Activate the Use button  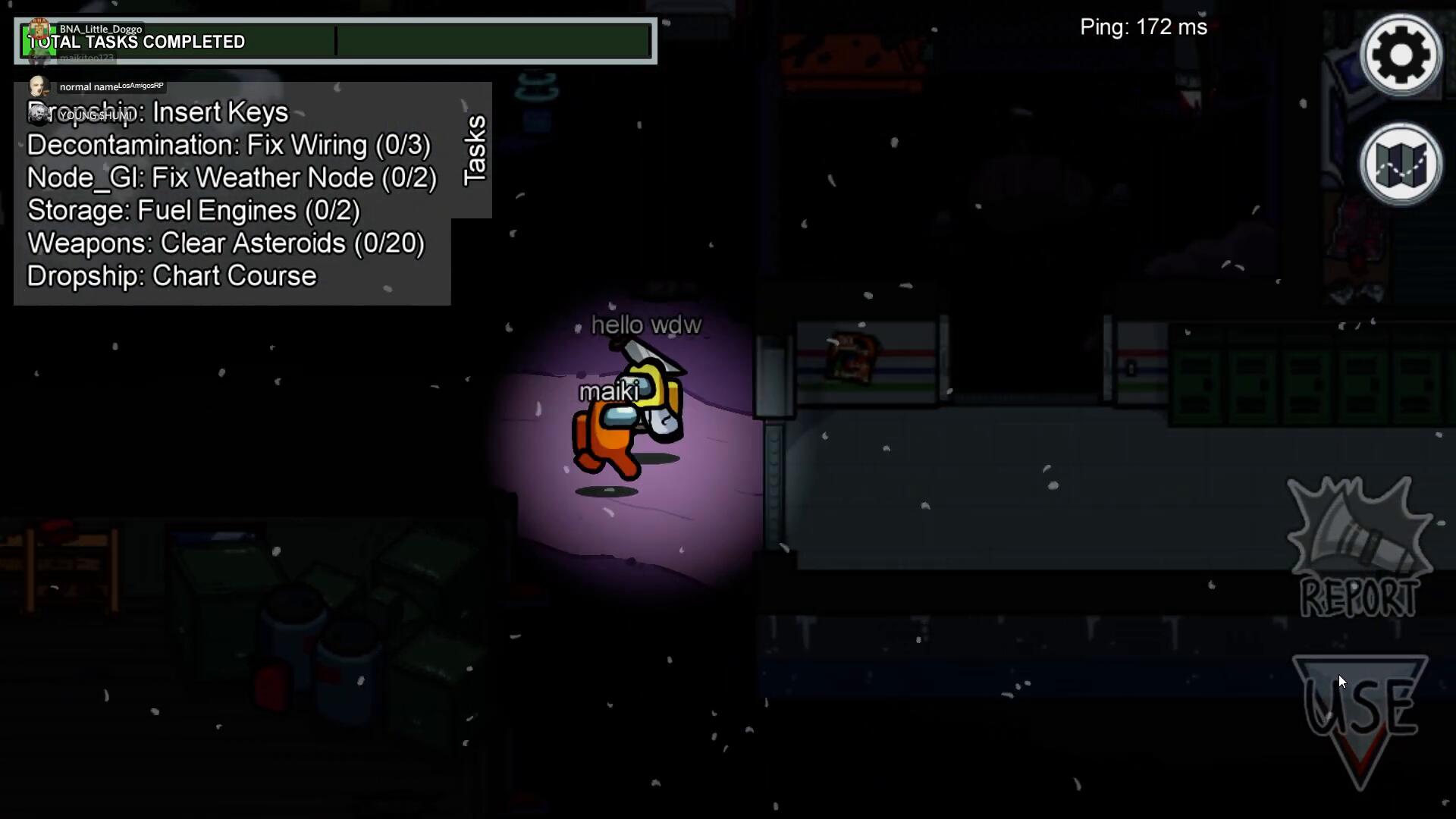point(1360,714)
